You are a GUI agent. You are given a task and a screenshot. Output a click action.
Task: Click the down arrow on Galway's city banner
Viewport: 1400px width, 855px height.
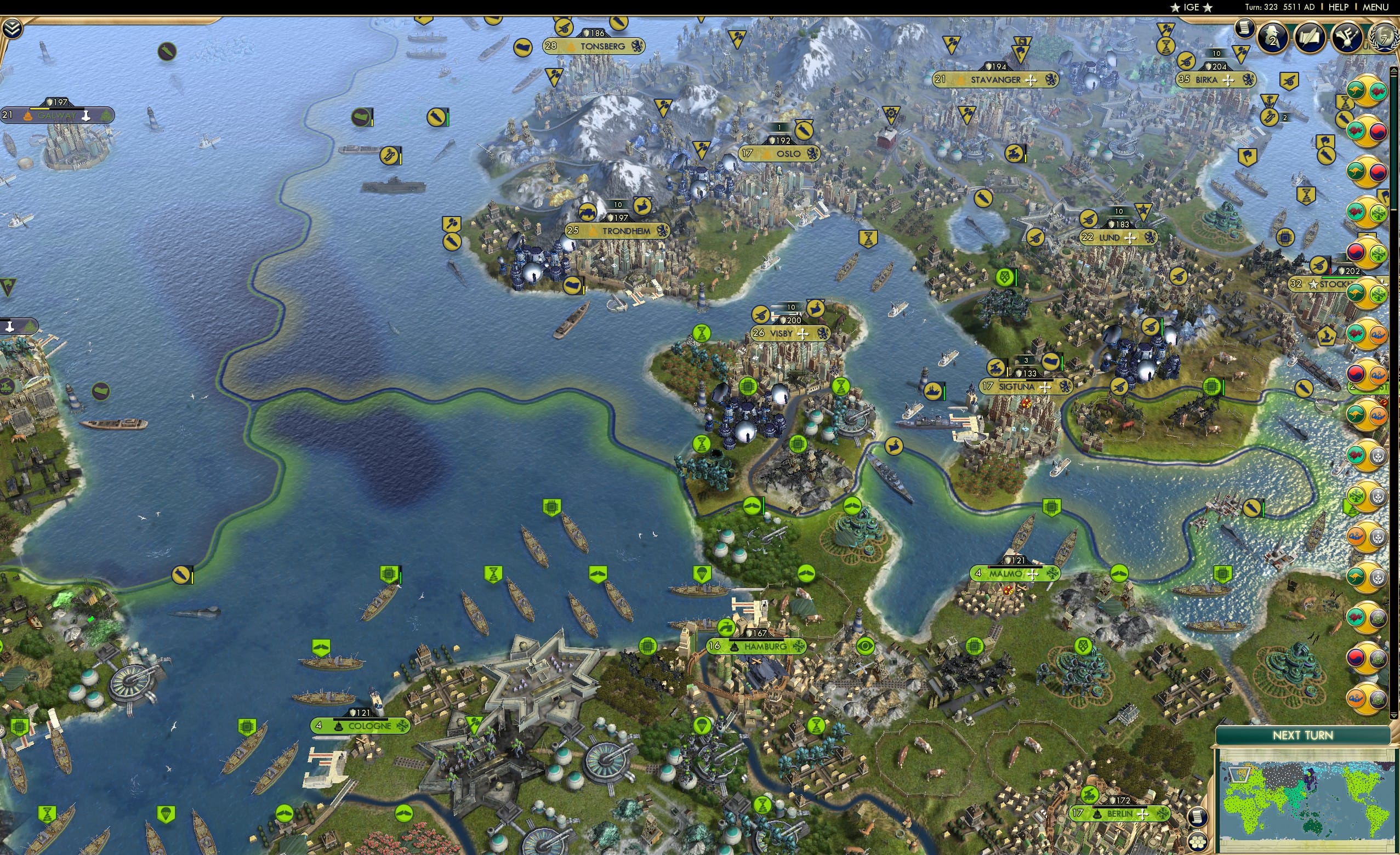coord(87,115)
